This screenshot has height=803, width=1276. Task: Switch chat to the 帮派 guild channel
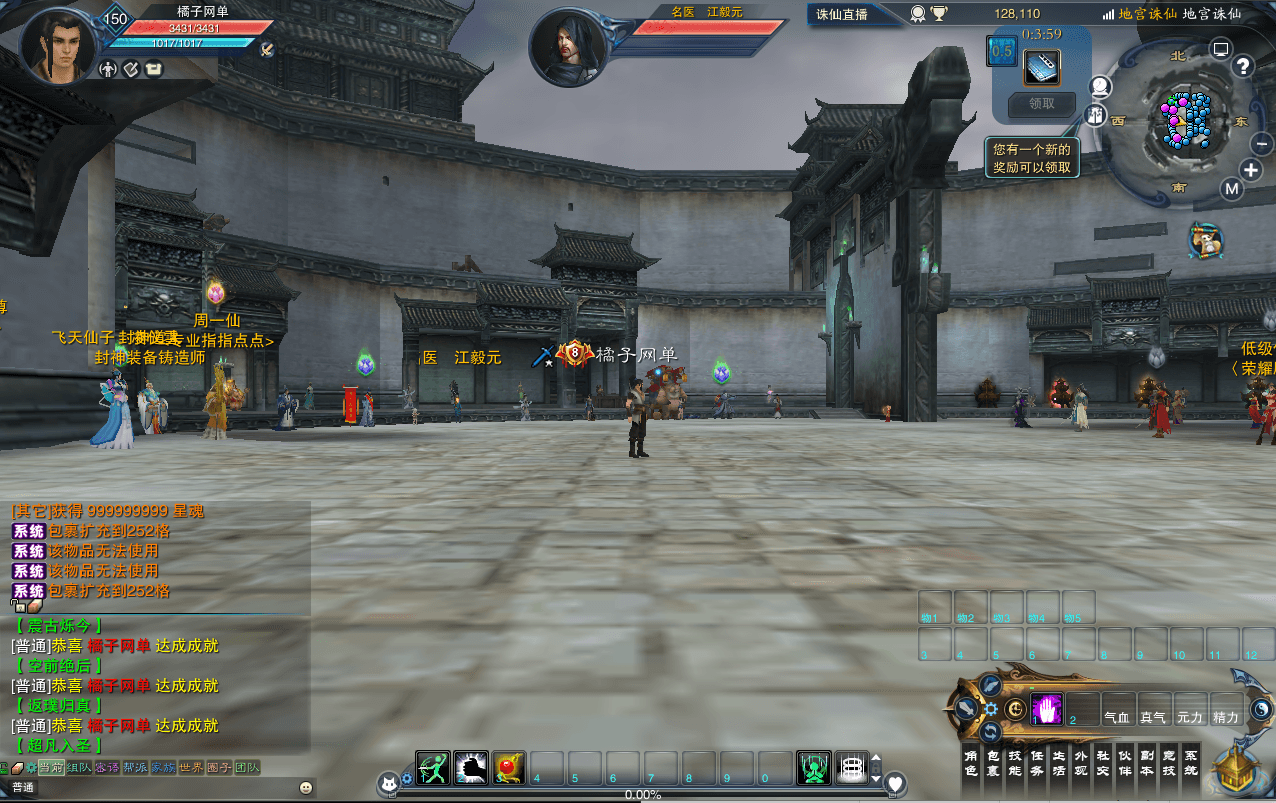pos(134,767)
